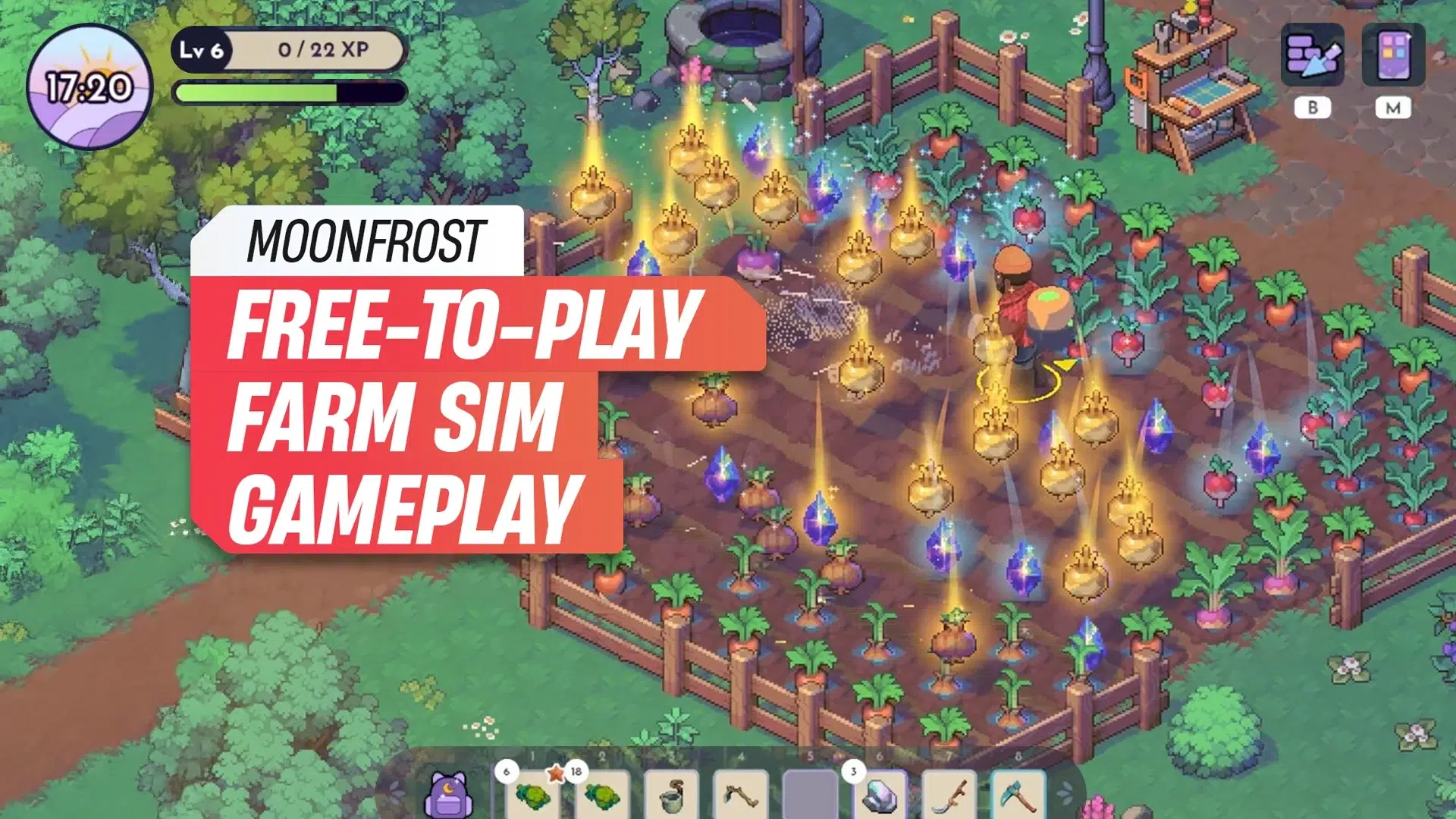The width and height of the screenshot is (1456, 819).
Task: Click the green XP progress bar
Action: [254, 91]
